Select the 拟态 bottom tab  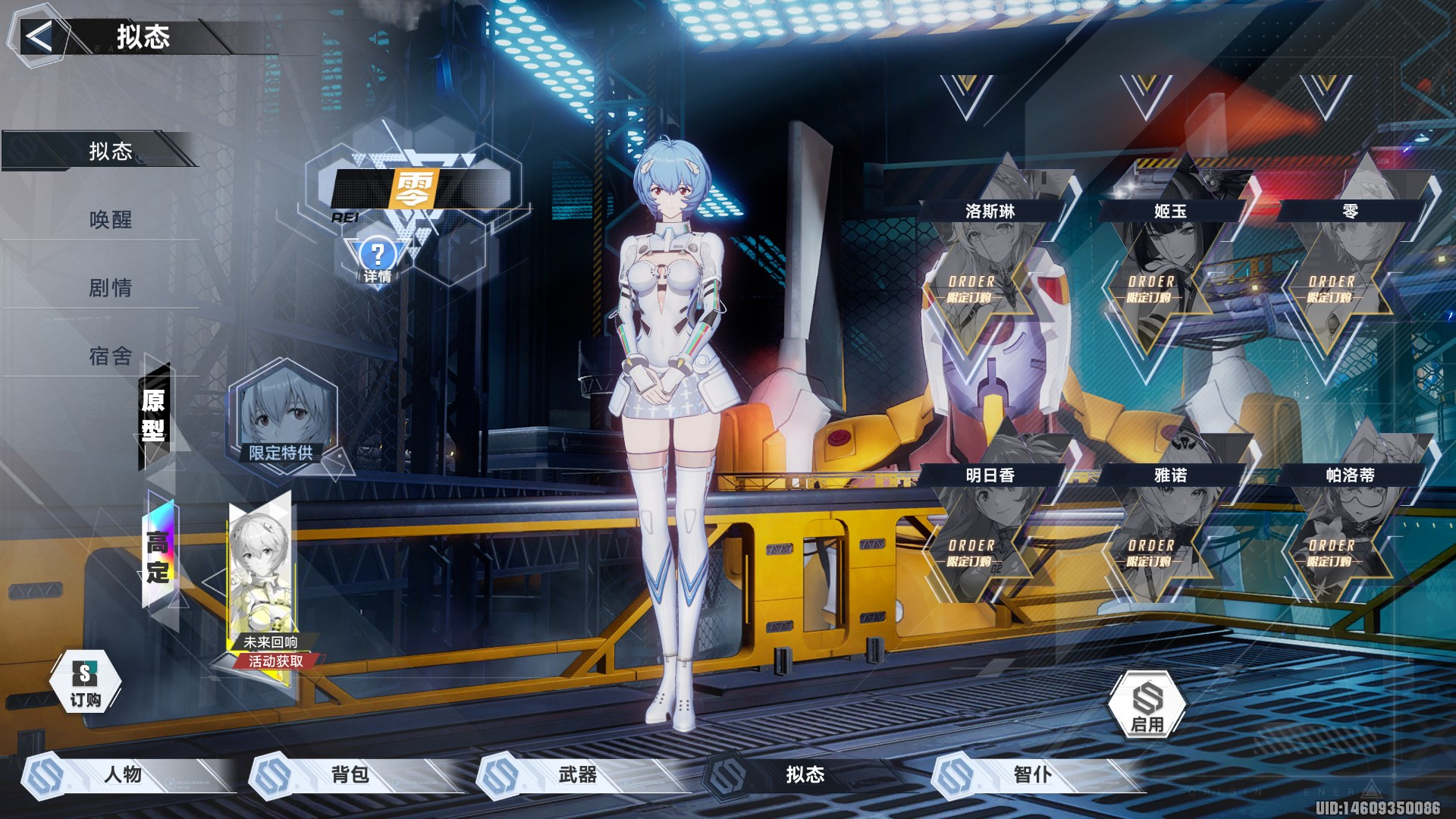[805, 775]
